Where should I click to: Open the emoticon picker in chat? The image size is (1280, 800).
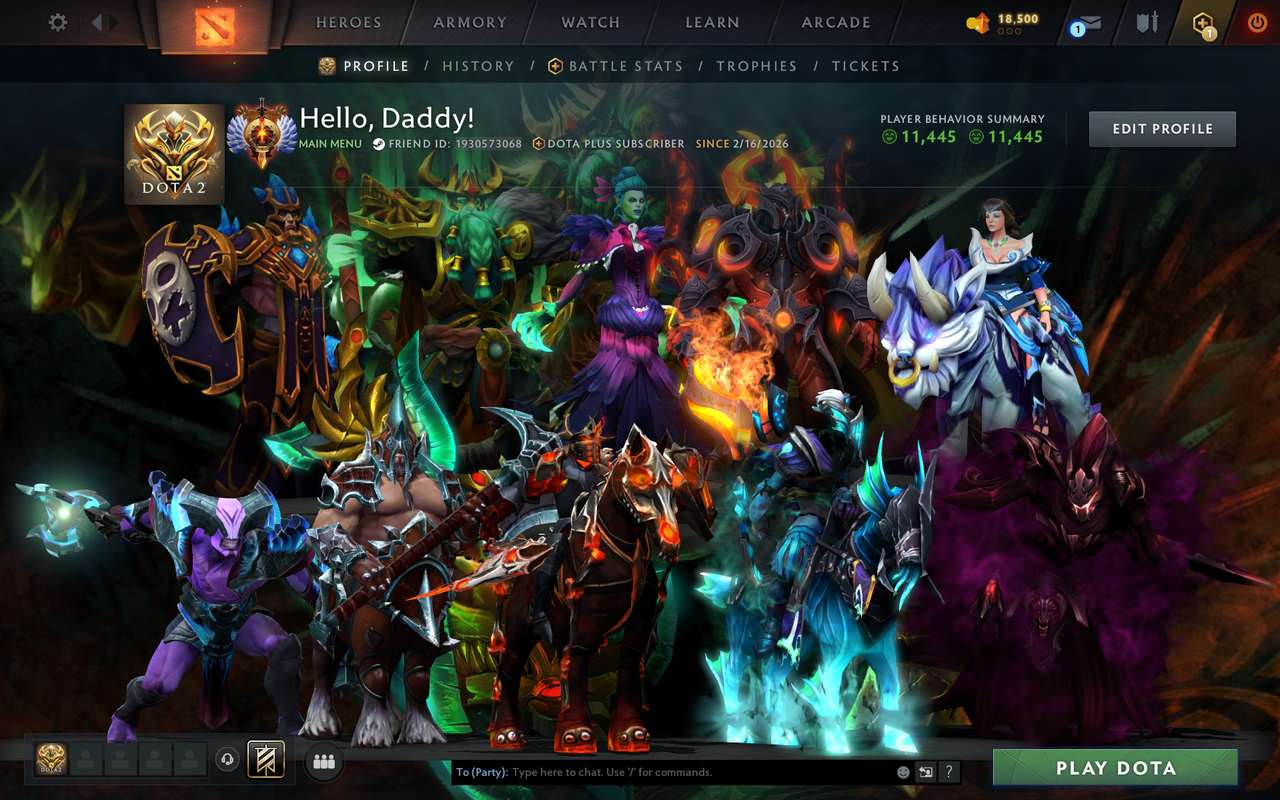[x=902, y=771]
